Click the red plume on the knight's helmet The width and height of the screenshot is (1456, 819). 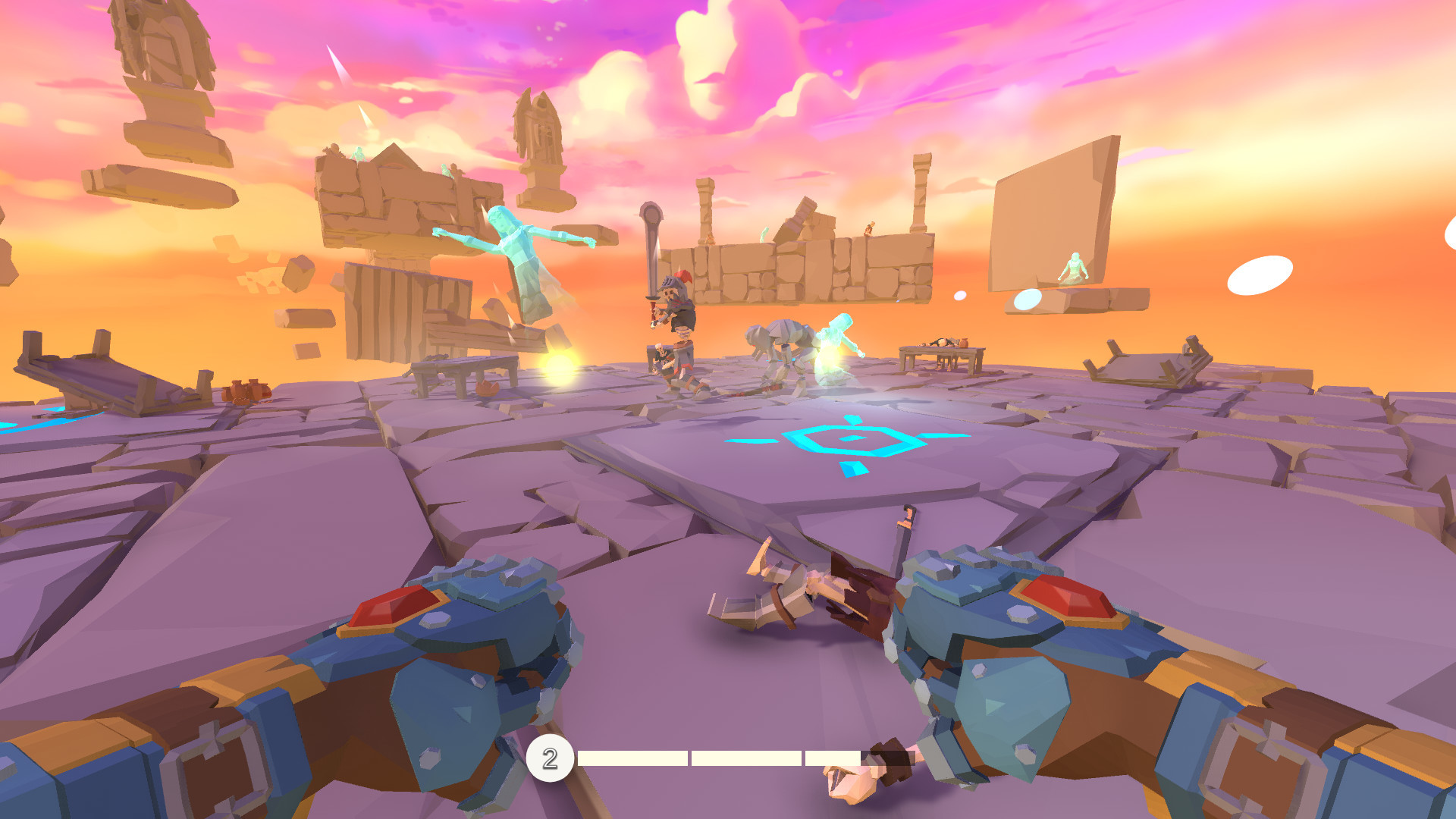pyautogui.click(x=682, y=277)
